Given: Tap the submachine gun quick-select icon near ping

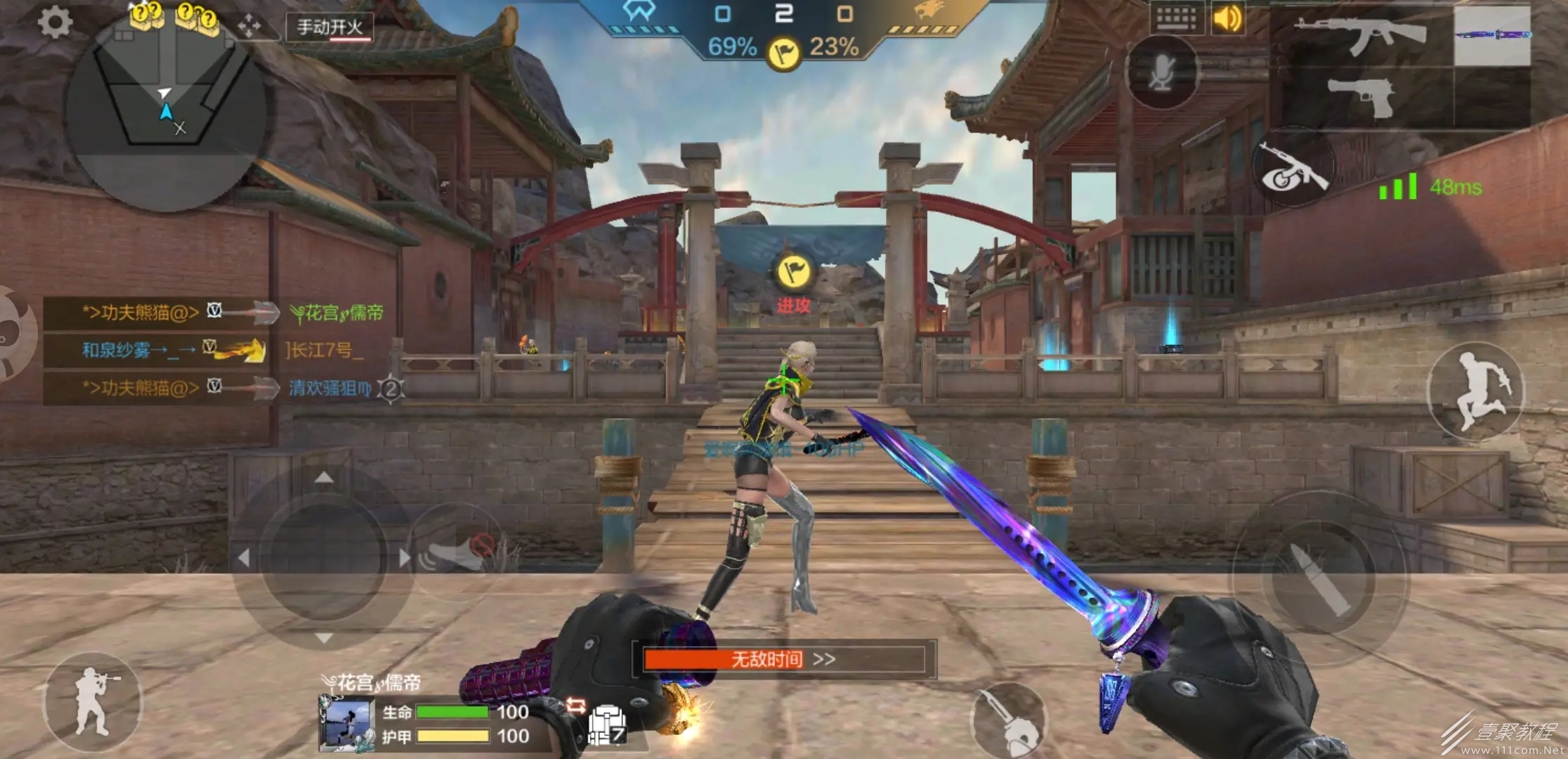Looking at the screenshot, I should pyautogui.click(x=1293, y=169).
